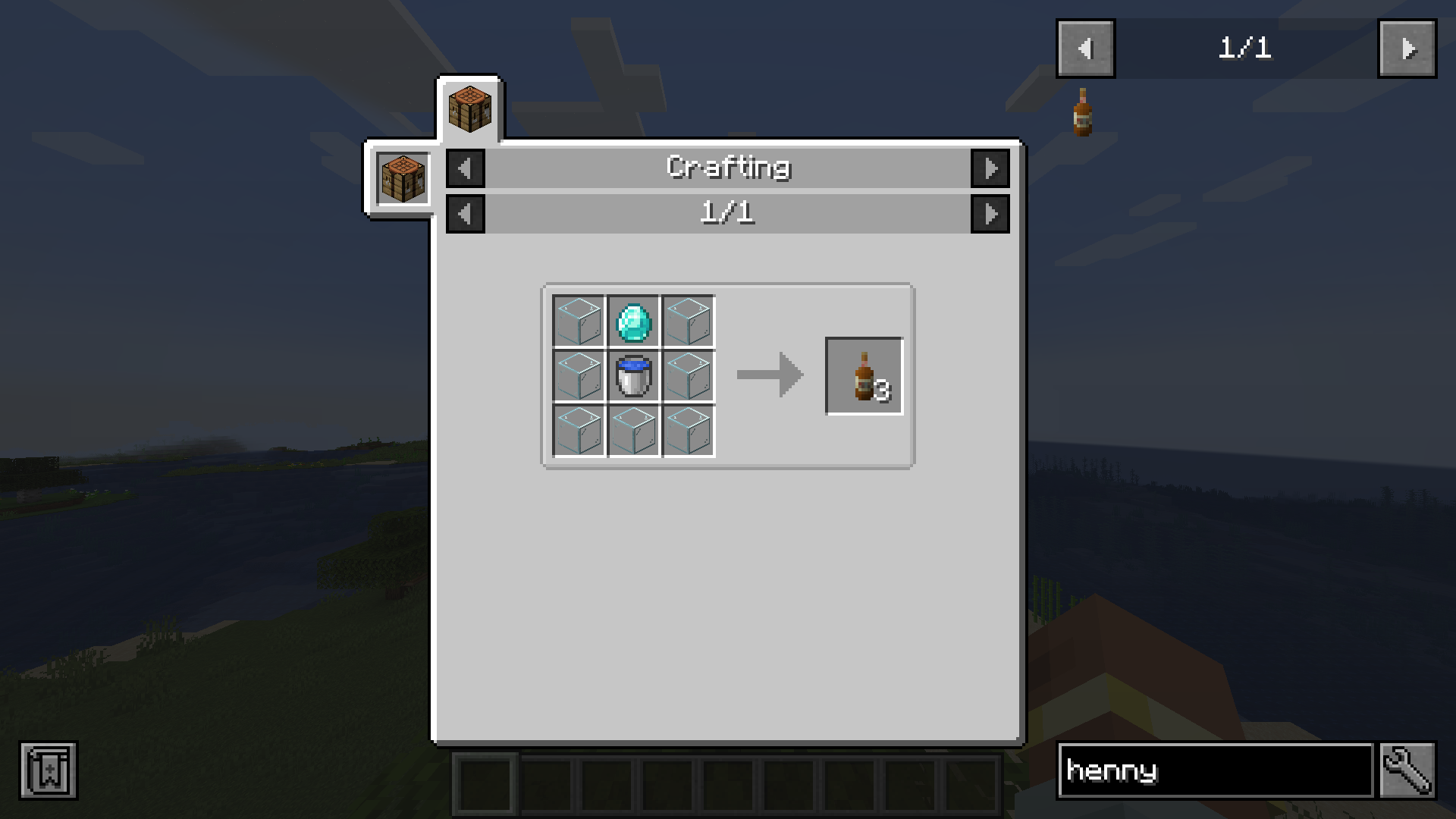The image size is (1456, 819).
Task: Advance the recipe page with the 1/1 right arrow
Action: click(x=991, y=213)
